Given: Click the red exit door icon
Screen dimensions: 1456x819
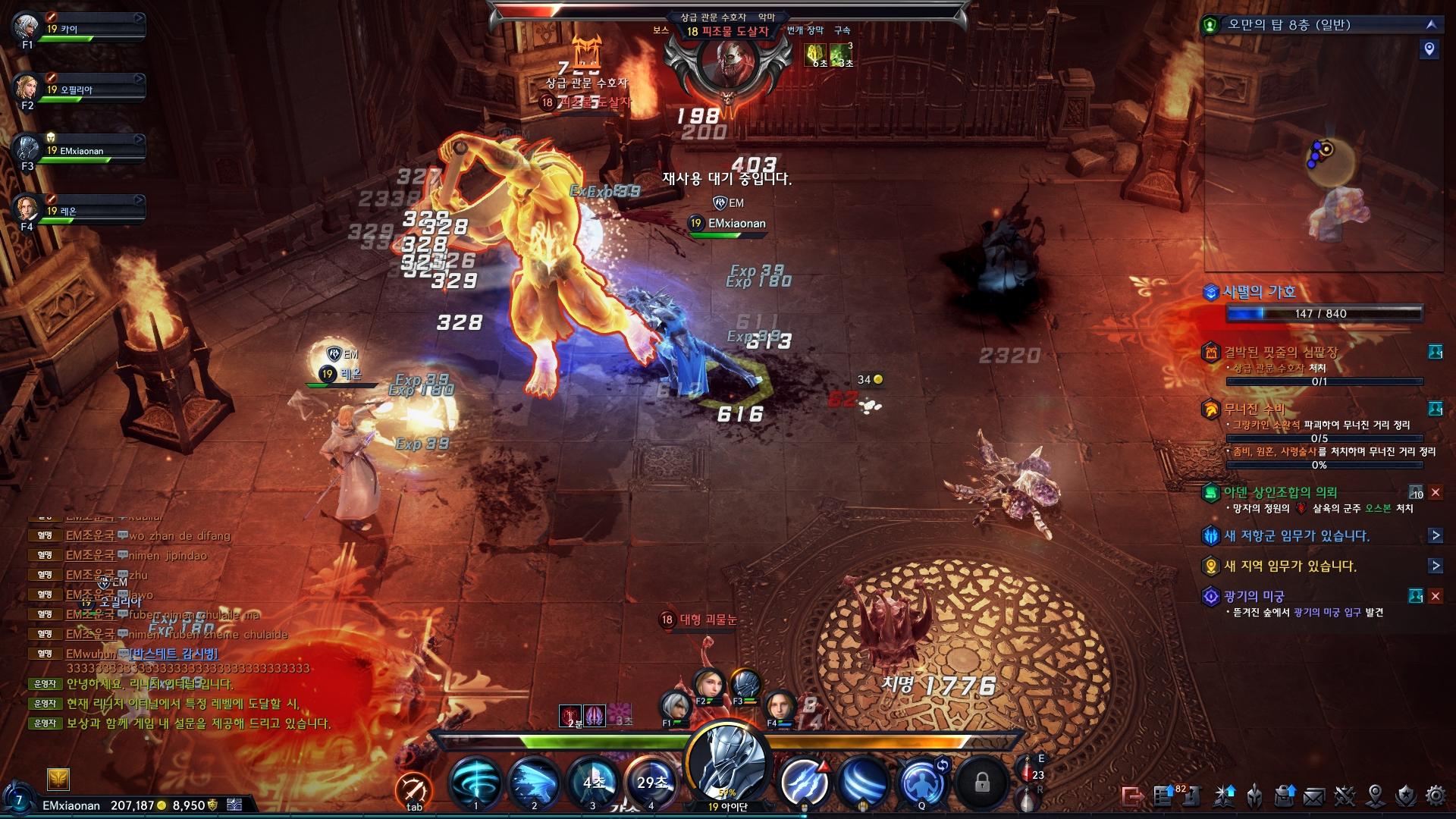Looking at the screenshot, I should (x=1132, y=795).
